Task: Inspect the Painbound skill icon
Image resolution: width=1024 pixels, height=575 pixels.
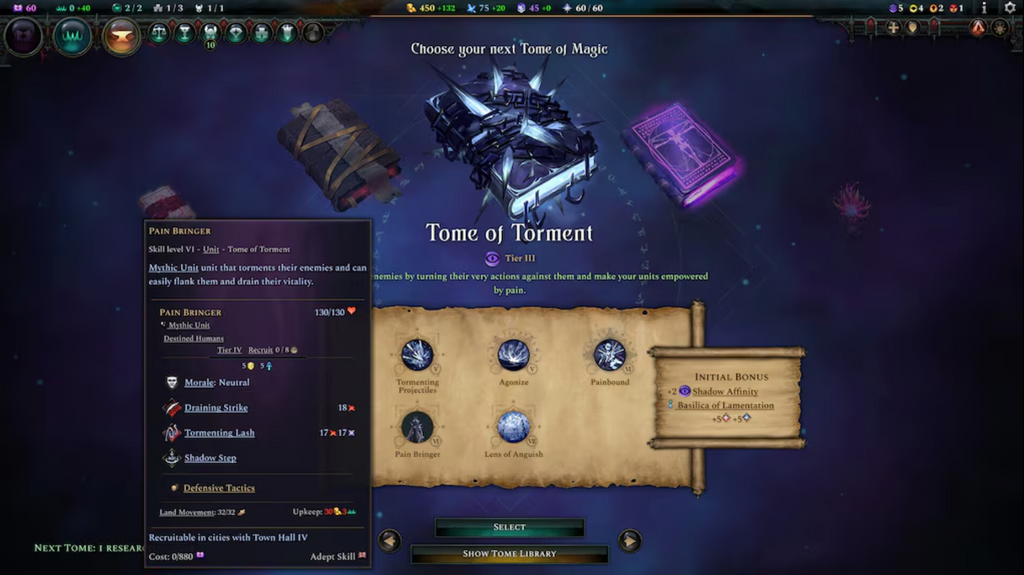Action: coord(609,355)
